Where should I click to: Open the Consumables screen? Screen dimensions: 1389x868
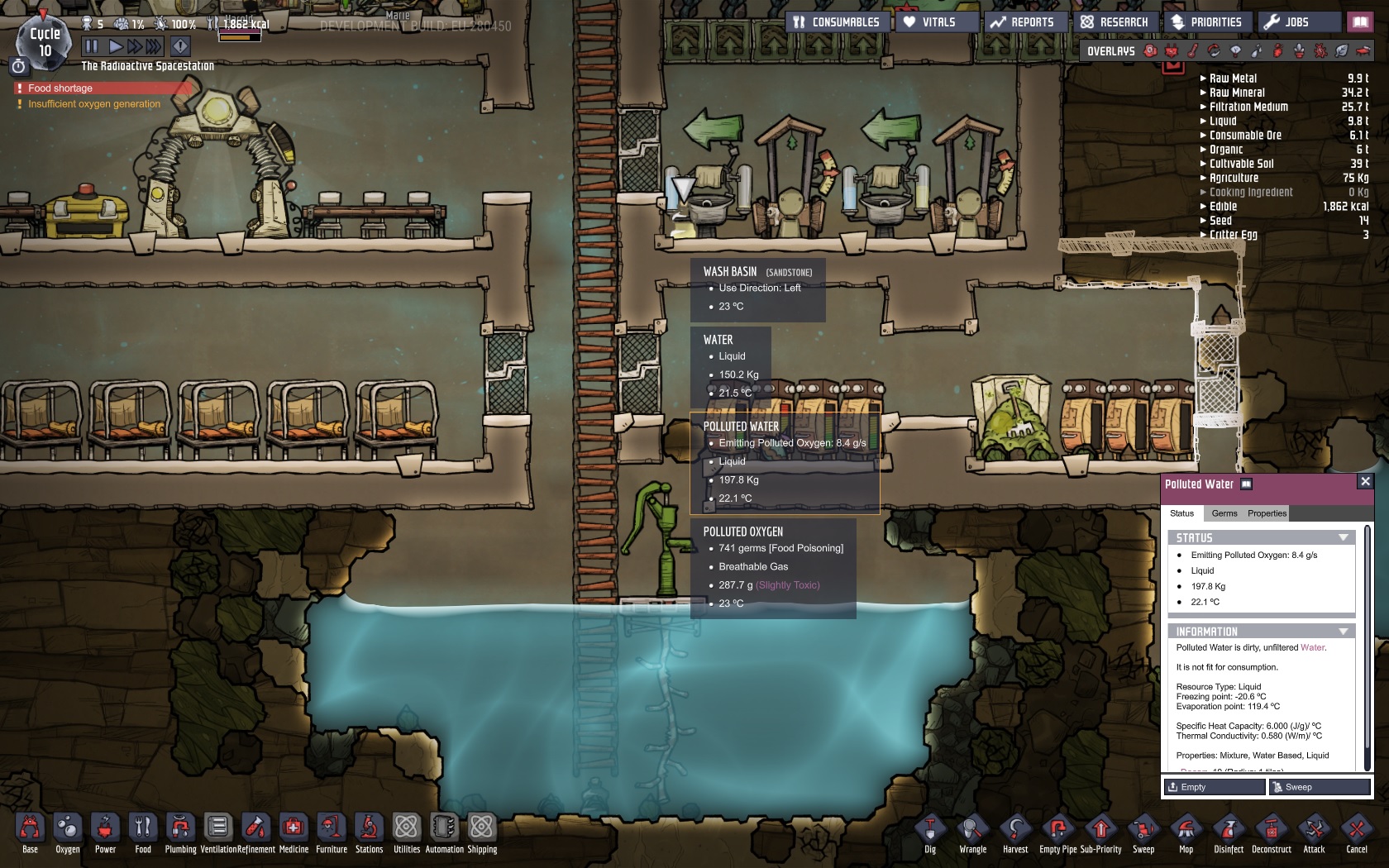[837, 22]
